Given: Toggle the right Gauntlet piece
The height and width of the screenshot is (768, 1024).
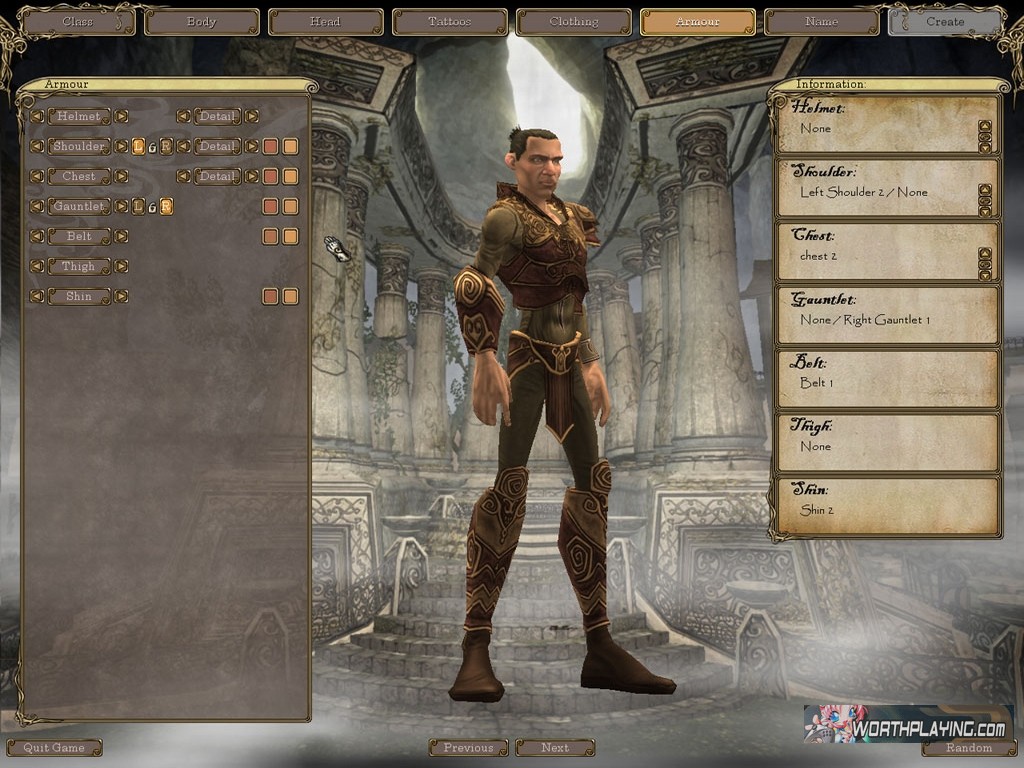Looking at the screenshot, I should (166, 206).
